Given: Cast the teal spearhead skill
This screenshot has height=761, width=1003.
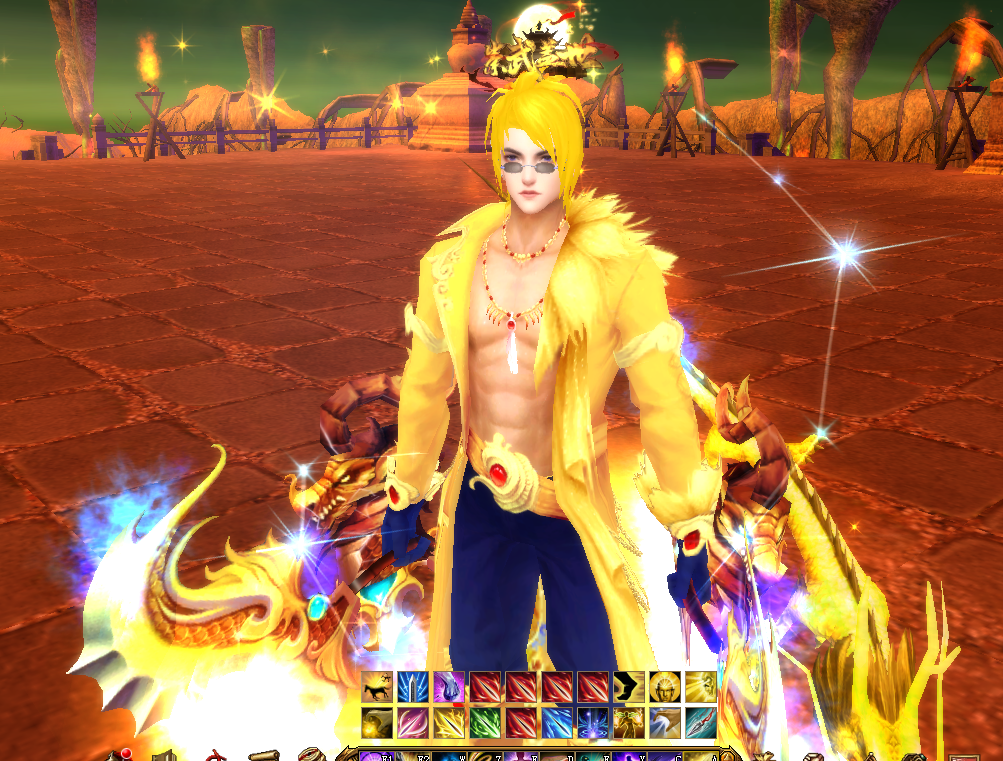Looking at the screenshot, I should pos(701,723).
